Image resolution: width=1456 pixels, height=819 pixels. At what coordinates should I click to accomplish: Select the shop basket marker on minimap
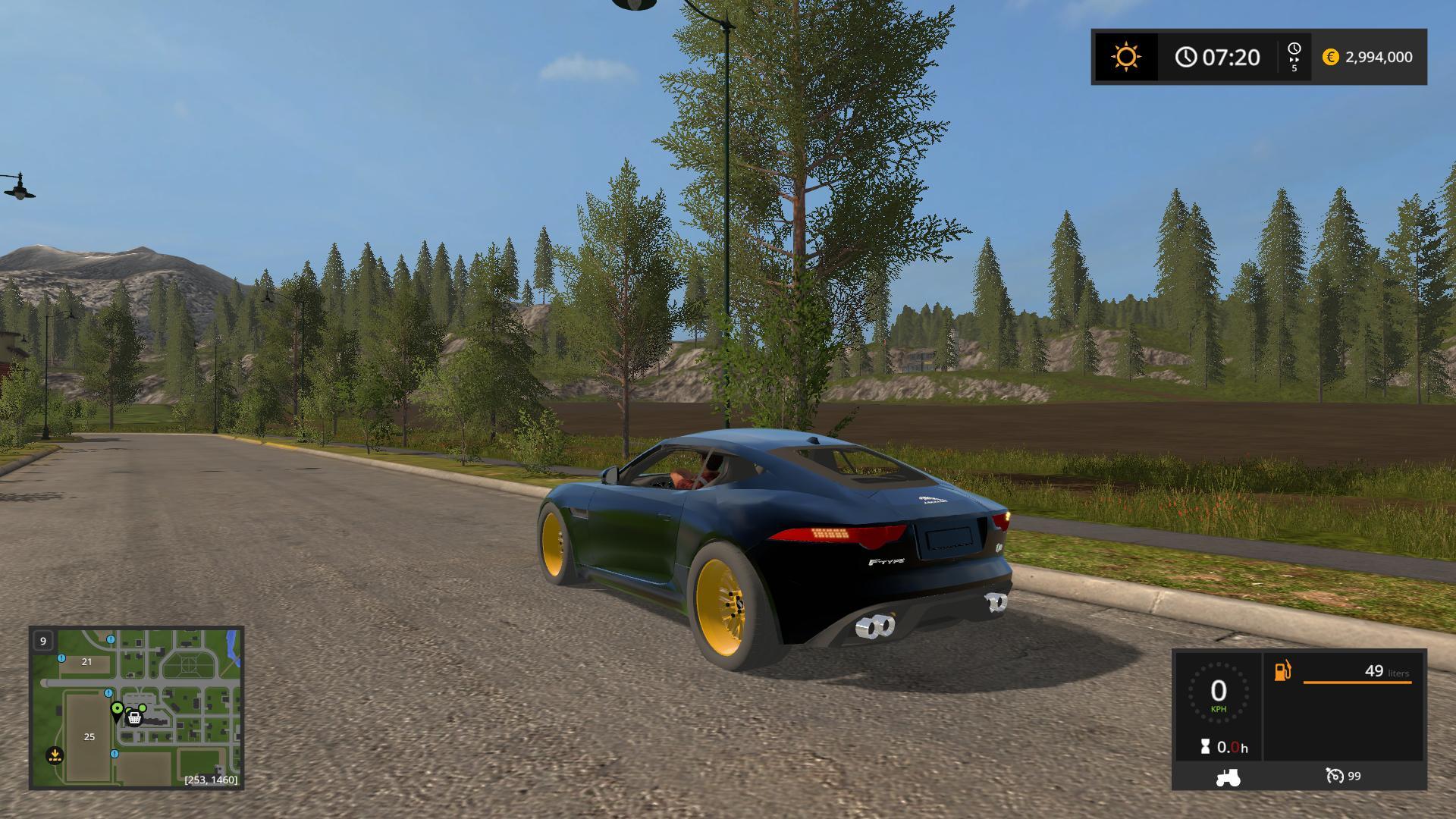134,717
